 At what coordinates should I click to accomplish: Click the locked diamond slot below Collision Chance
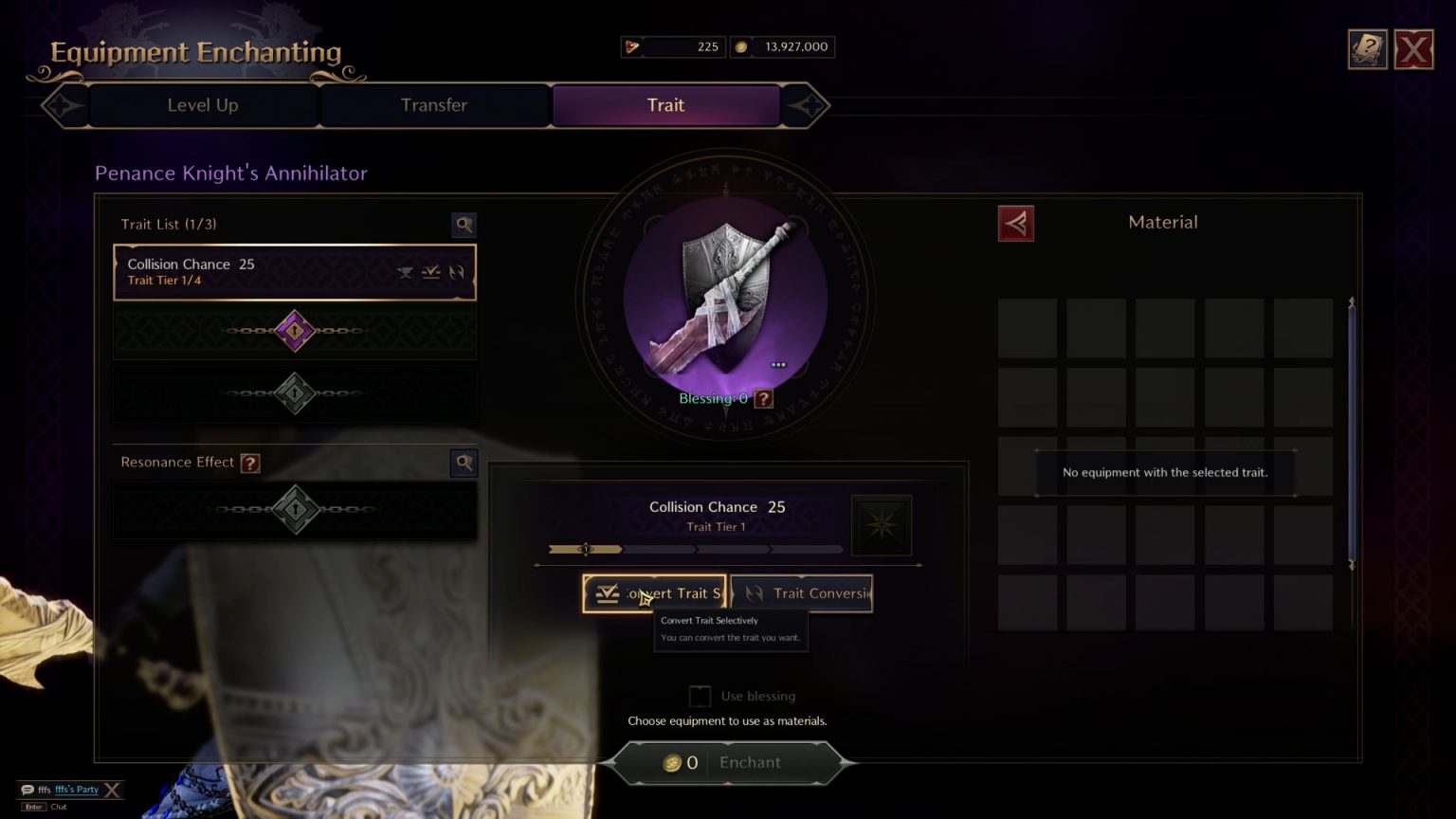[295, 392]
